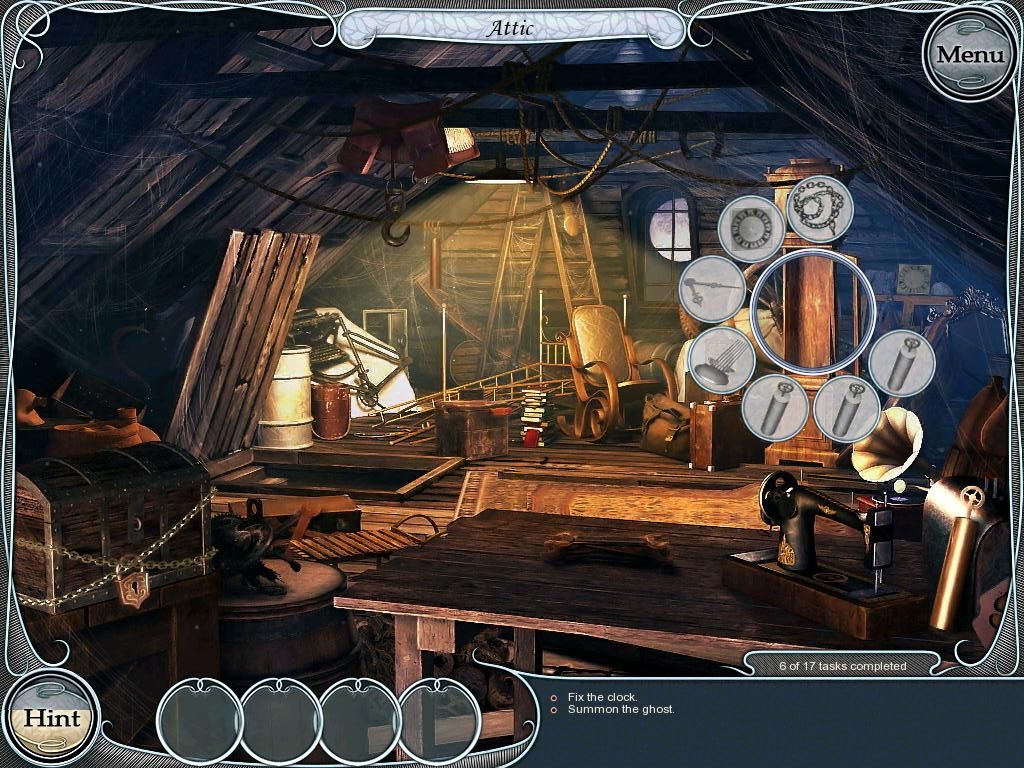Open the Menu button
Screen dimensions: 1024x768
point(969,54)
